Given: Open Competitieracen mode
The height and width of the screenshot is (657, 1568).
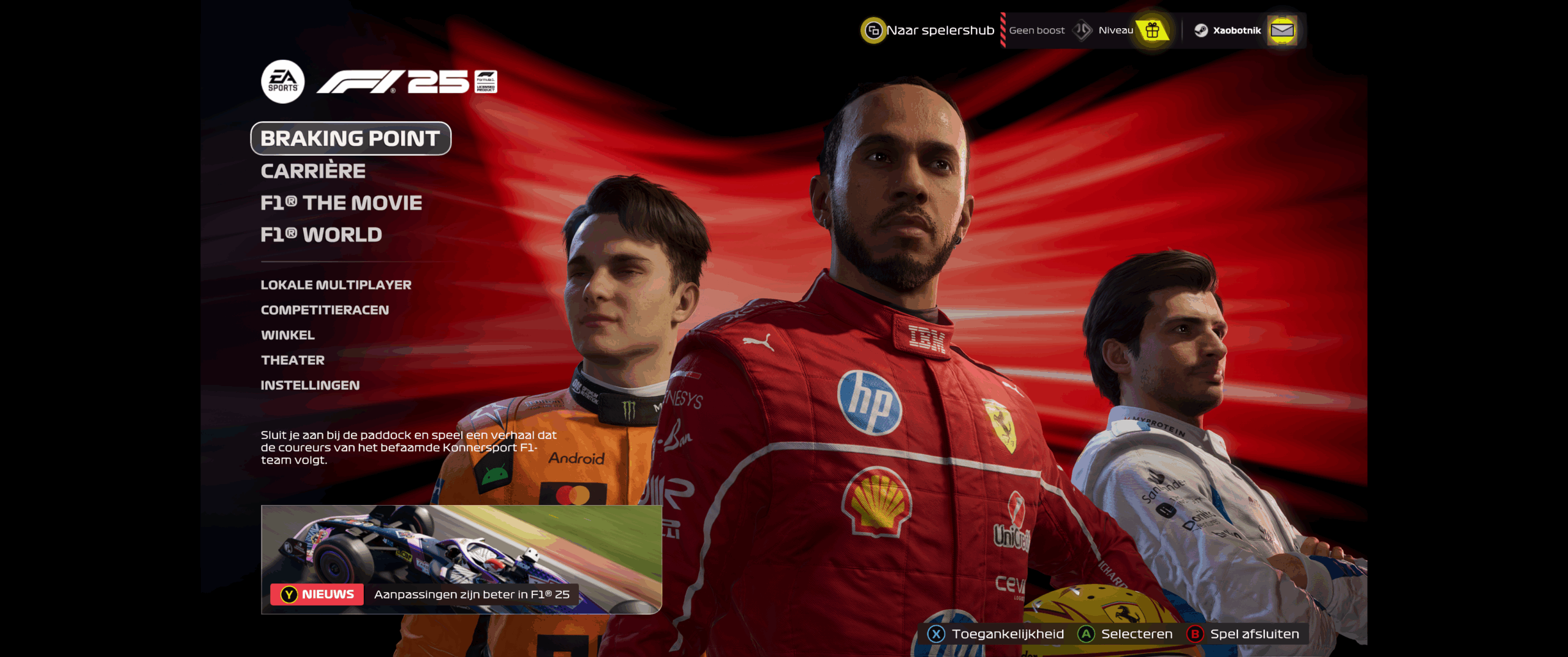Looking at the screenshot, I should (325, 310).
